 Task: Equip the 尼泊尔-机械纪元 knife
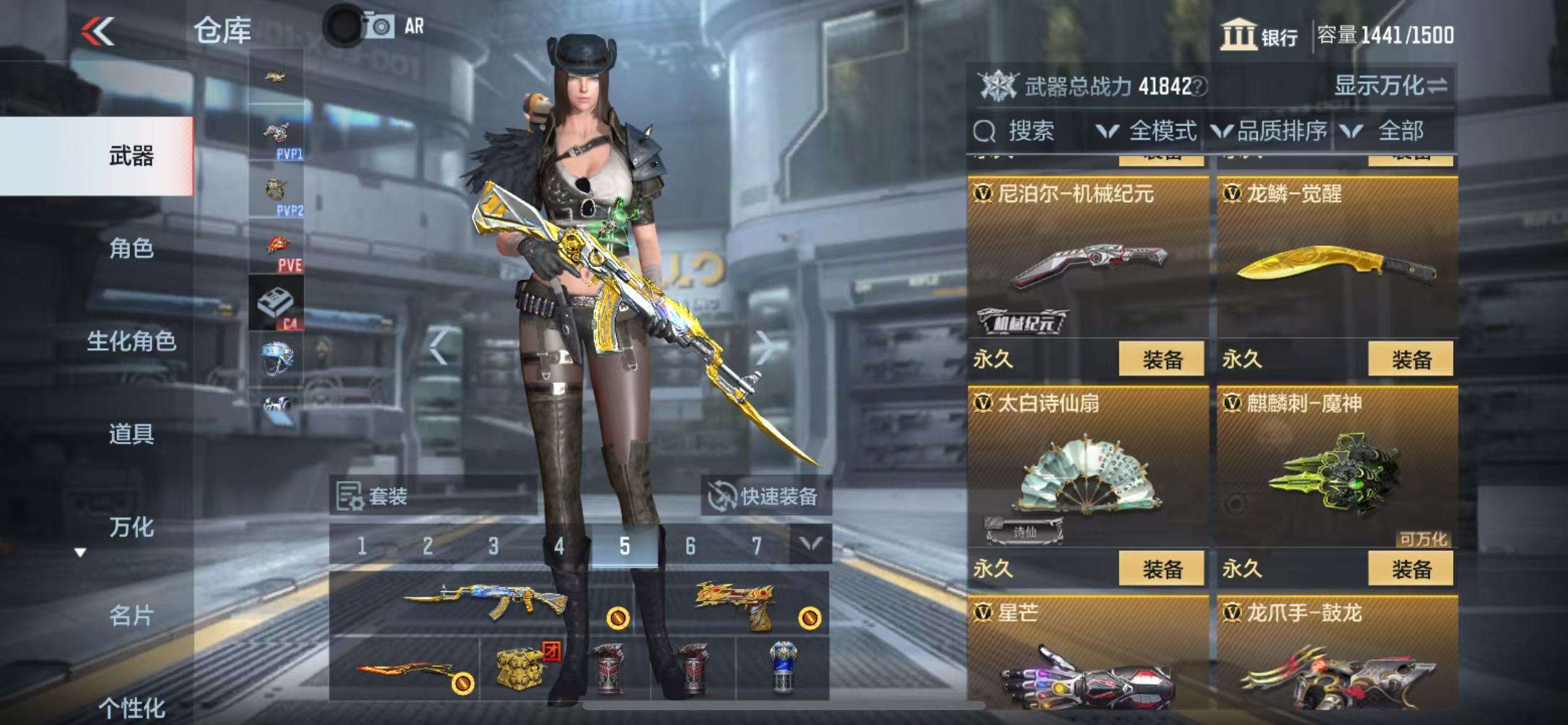click(1161, 359)
